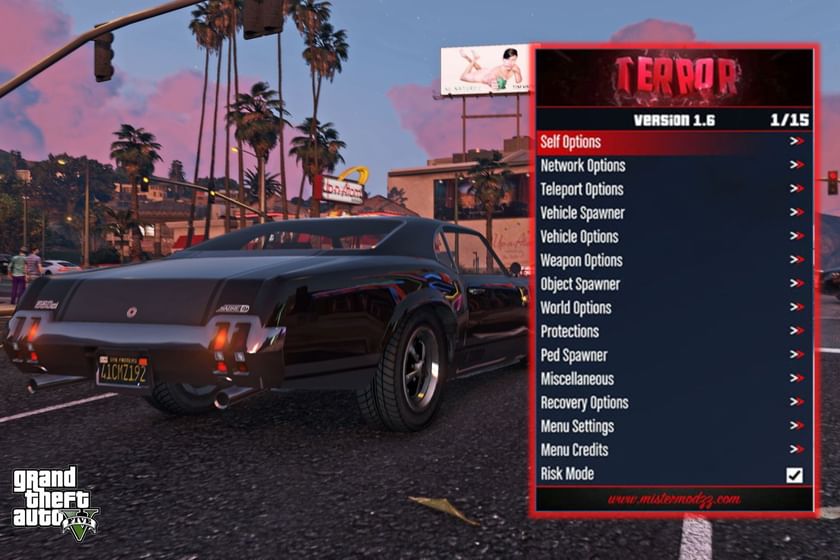Image resolution: width=840 pixels, height=560 pixels.
Task: Open Teleport Options
Action: pos(582,189)
